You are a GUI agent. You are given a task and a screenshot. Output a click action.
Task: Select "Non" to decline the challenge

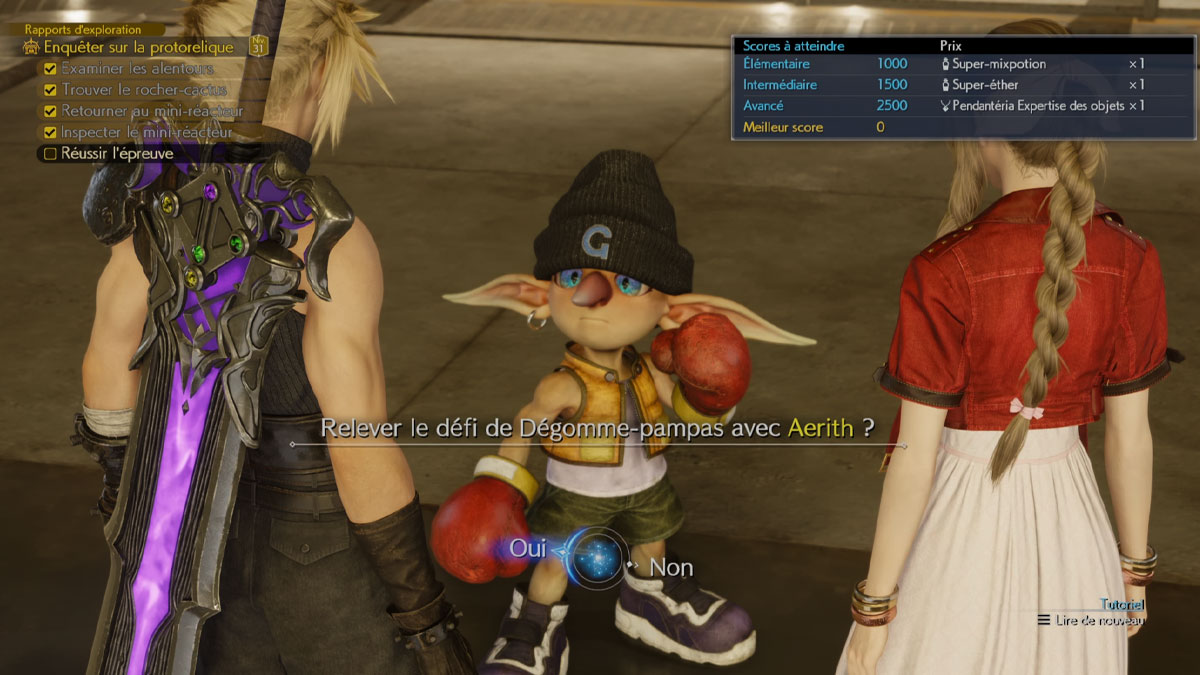click(x=671, y=567)
